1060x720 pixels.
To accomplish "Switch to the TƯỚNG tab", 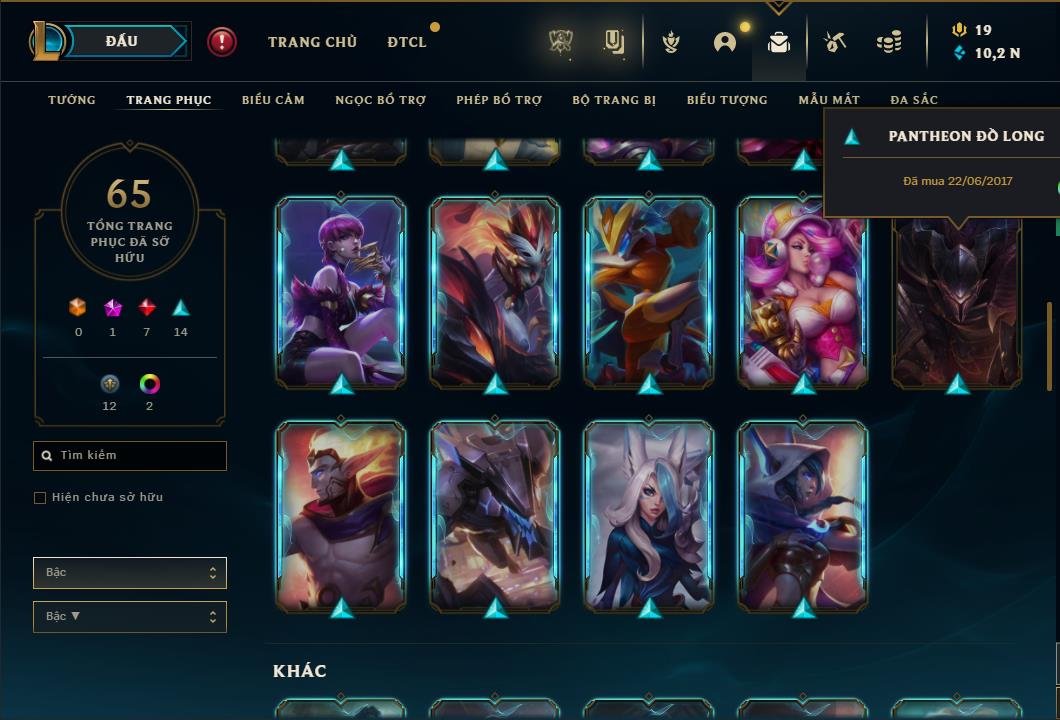I will (72, 100).
